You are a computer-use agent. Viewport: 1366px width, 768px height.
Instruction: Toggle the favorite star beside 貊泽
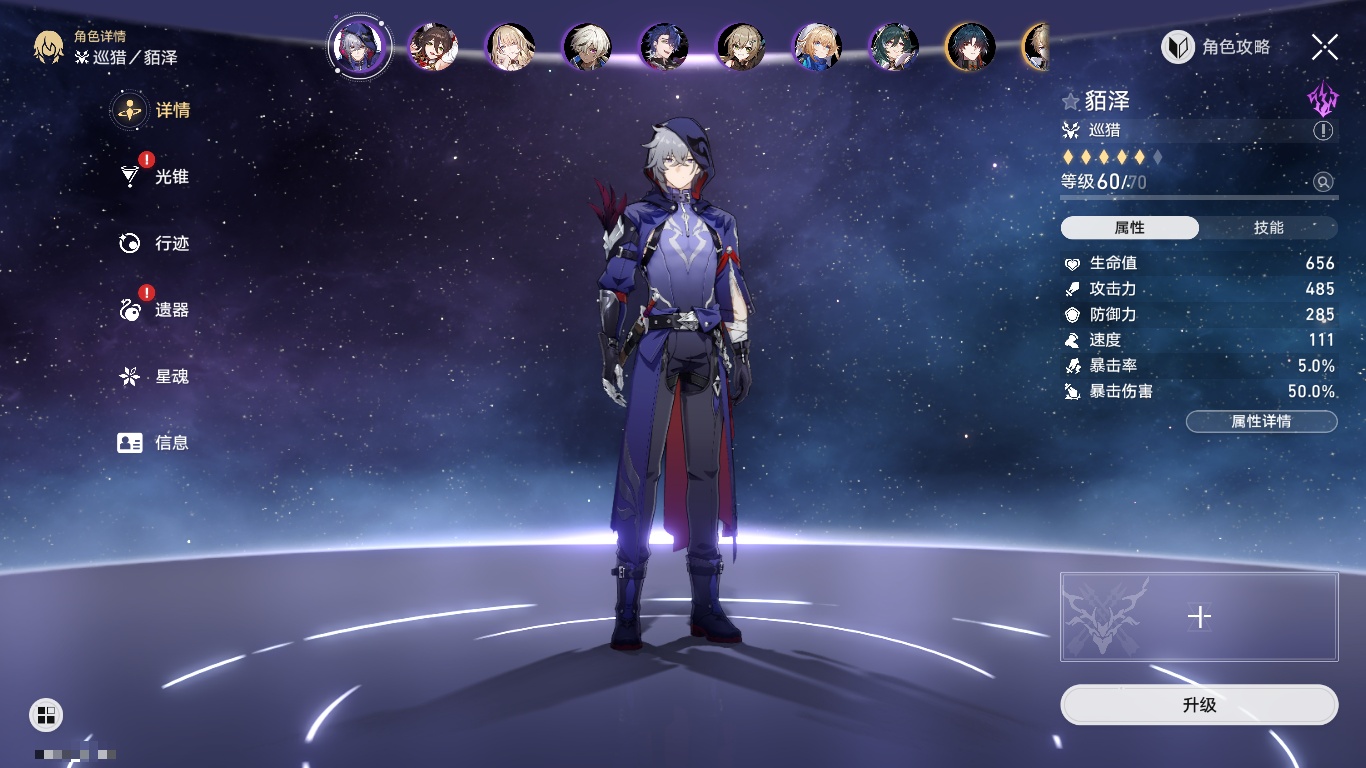1071,101
